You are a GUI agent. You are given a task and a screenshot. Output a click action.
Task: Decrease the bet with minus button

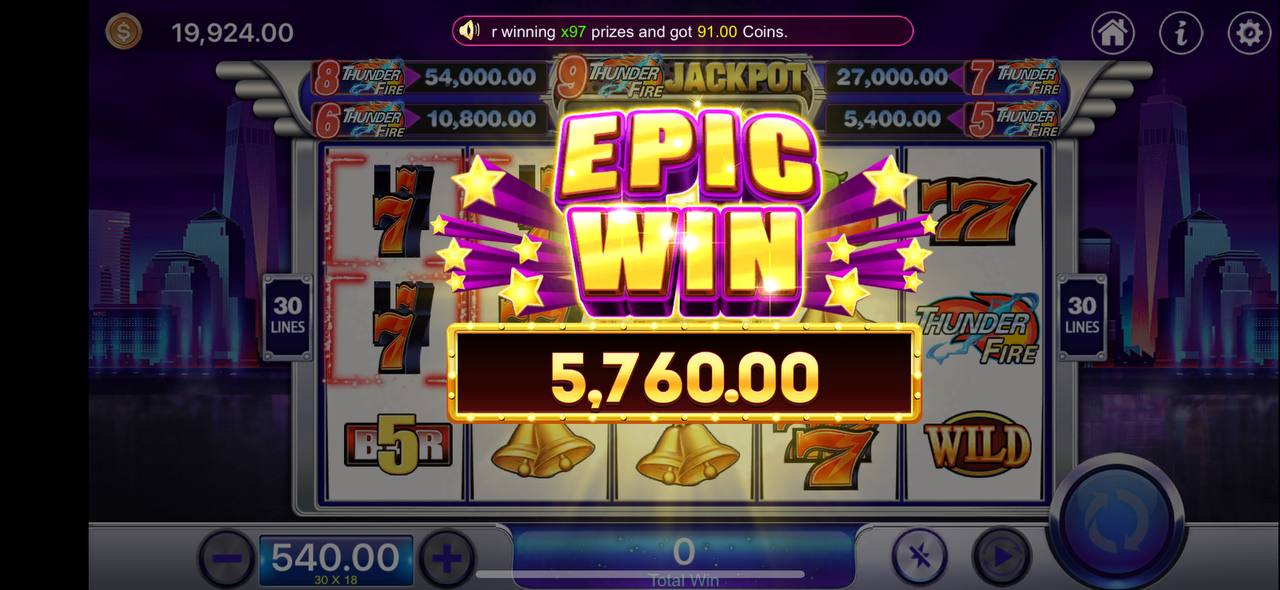(x=227, y=558)
